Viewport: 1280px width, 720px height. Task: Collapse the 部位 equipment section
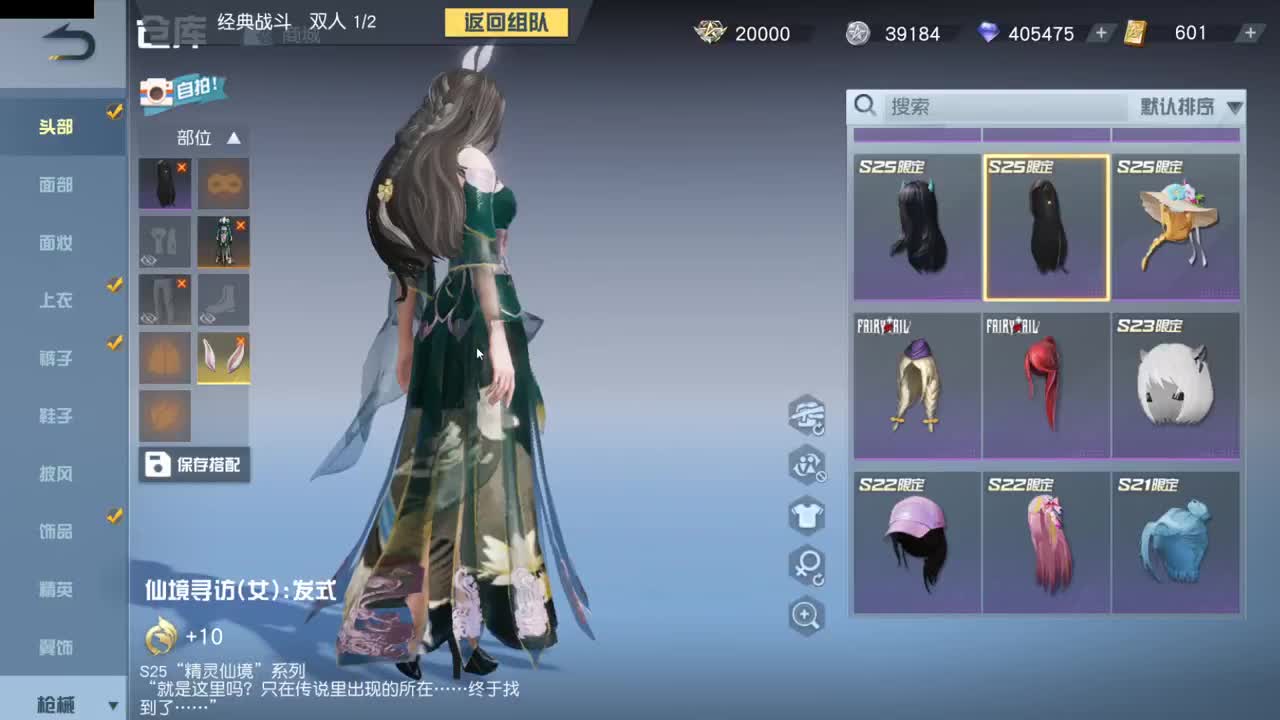point(233,138)
